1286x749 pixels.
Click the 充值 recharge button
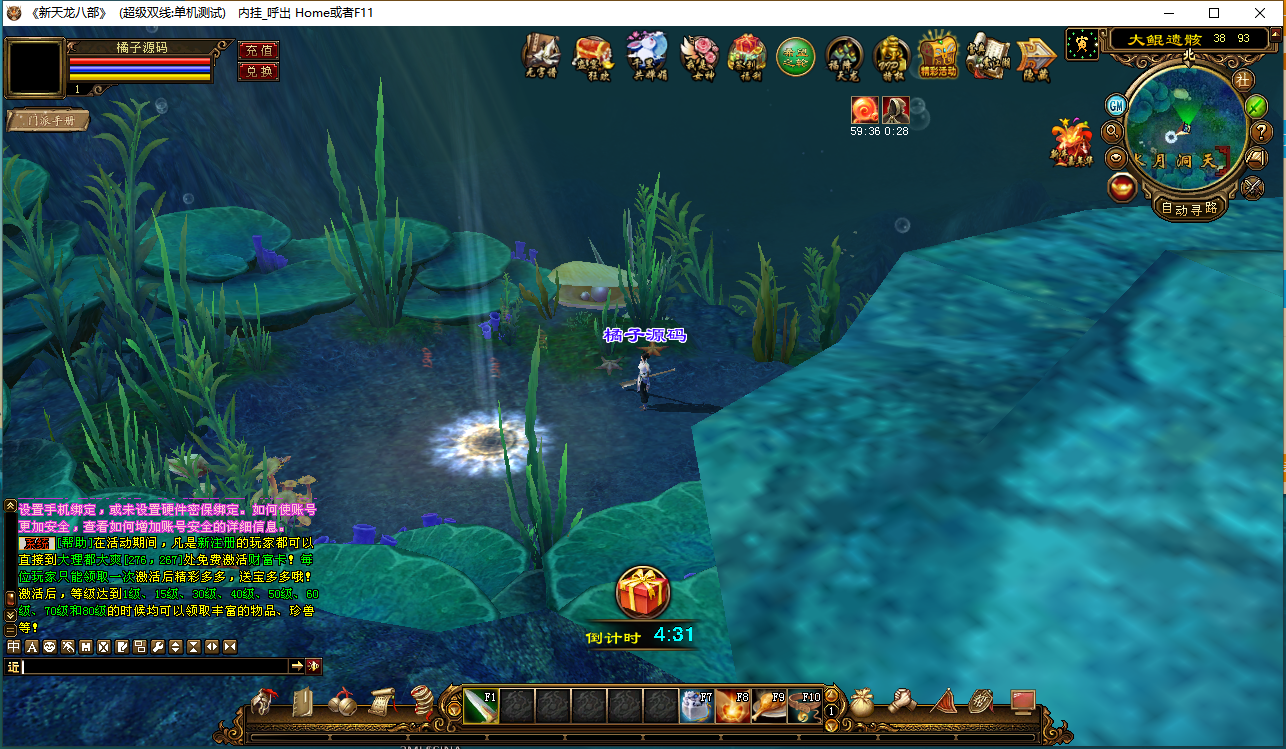tap(258, 50)
